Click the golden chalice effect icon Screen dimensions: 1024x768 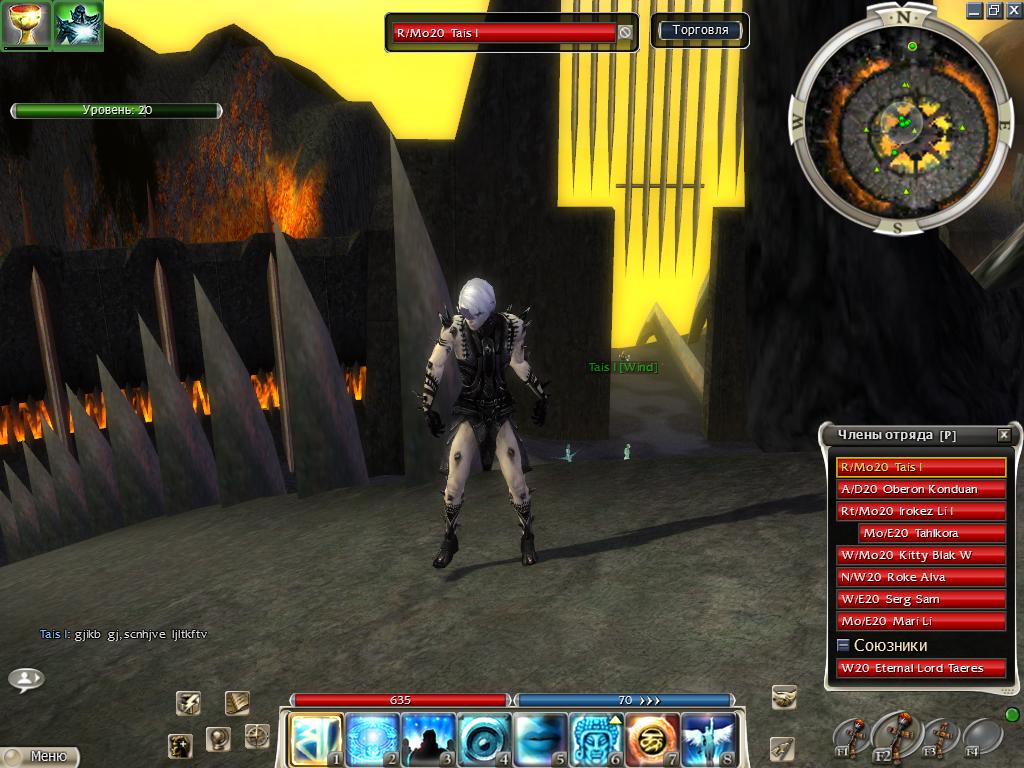coord(26,25)
